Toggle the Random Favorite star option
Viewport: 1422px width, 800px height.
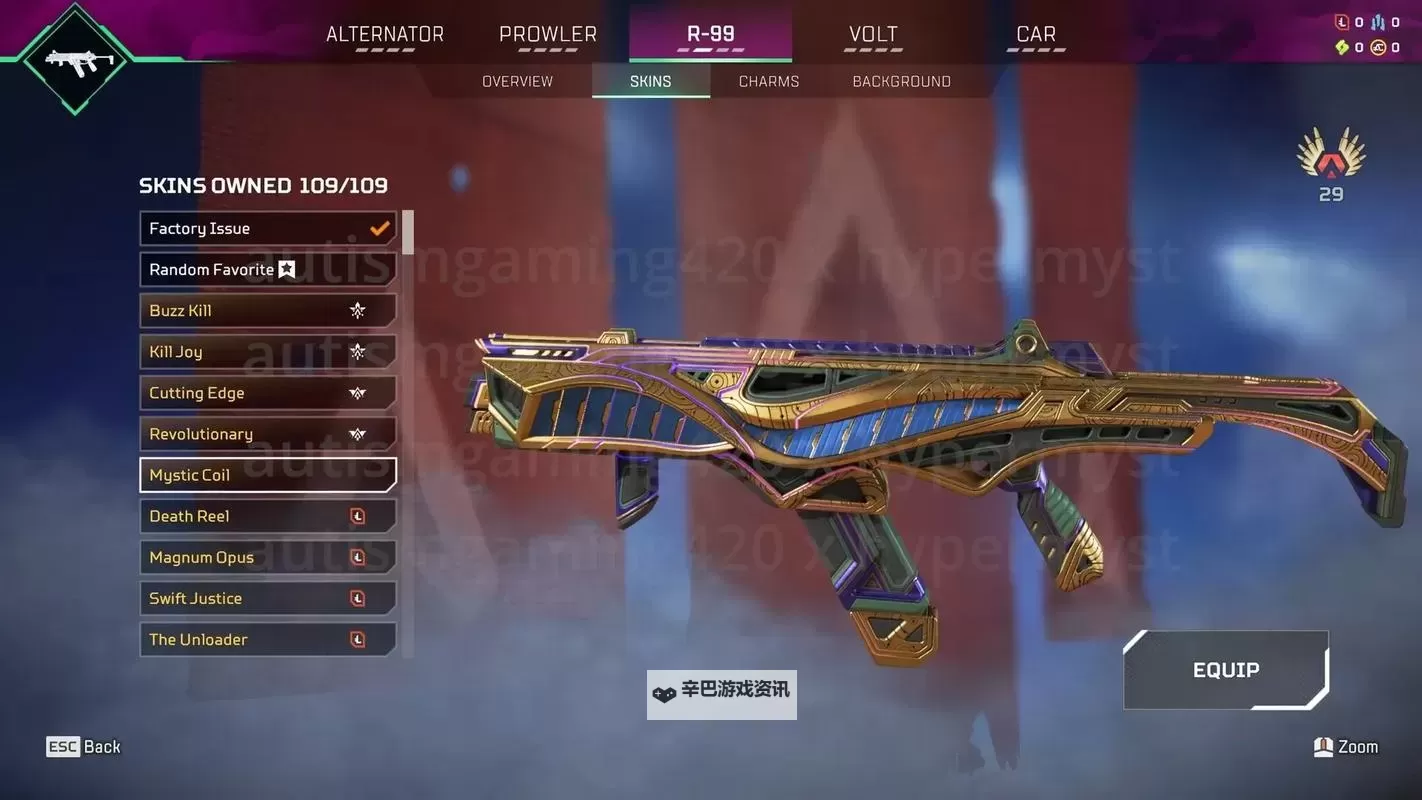(286, 269)
